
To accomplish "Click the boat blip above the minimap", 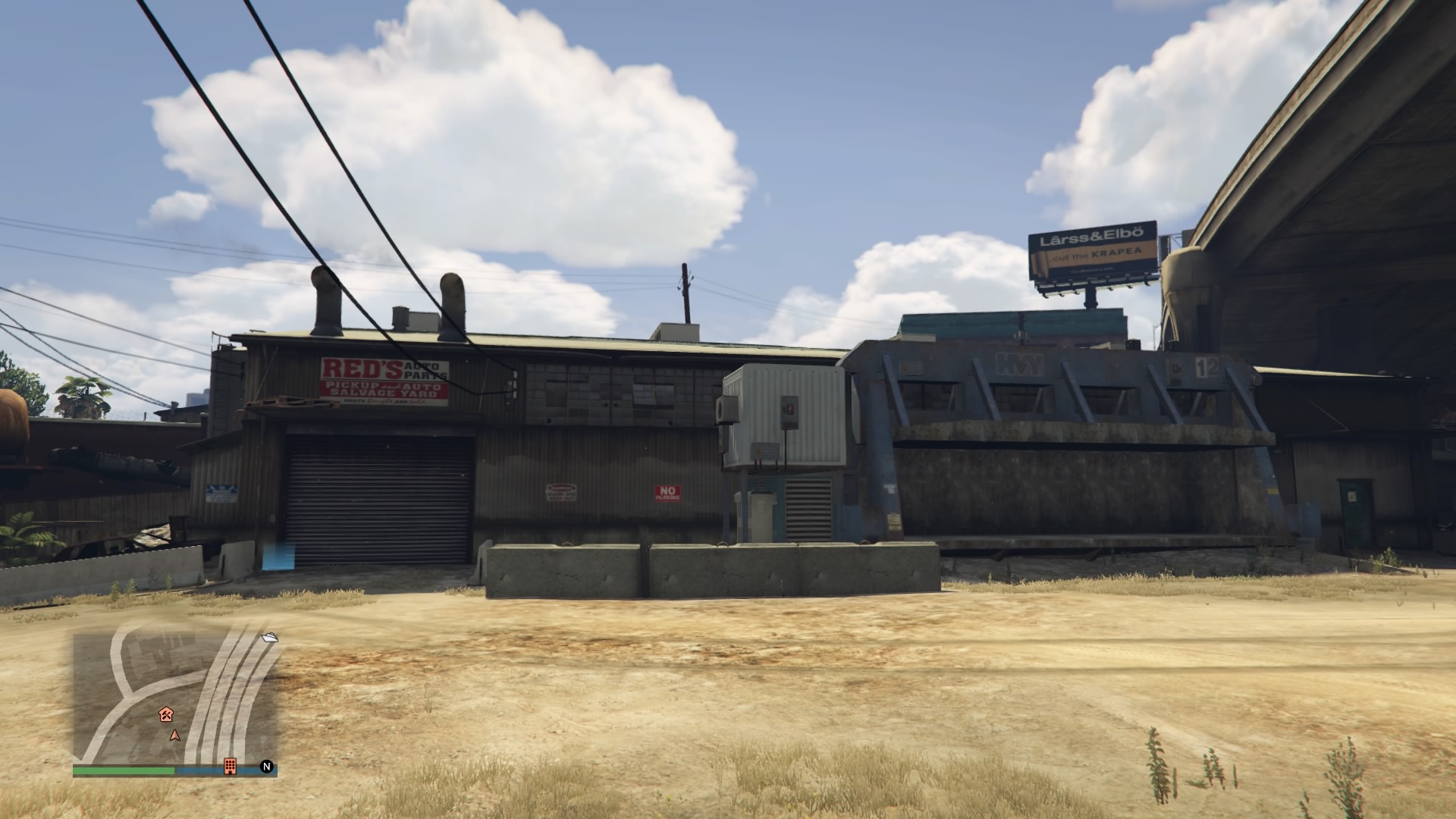I will coord(270,638).
